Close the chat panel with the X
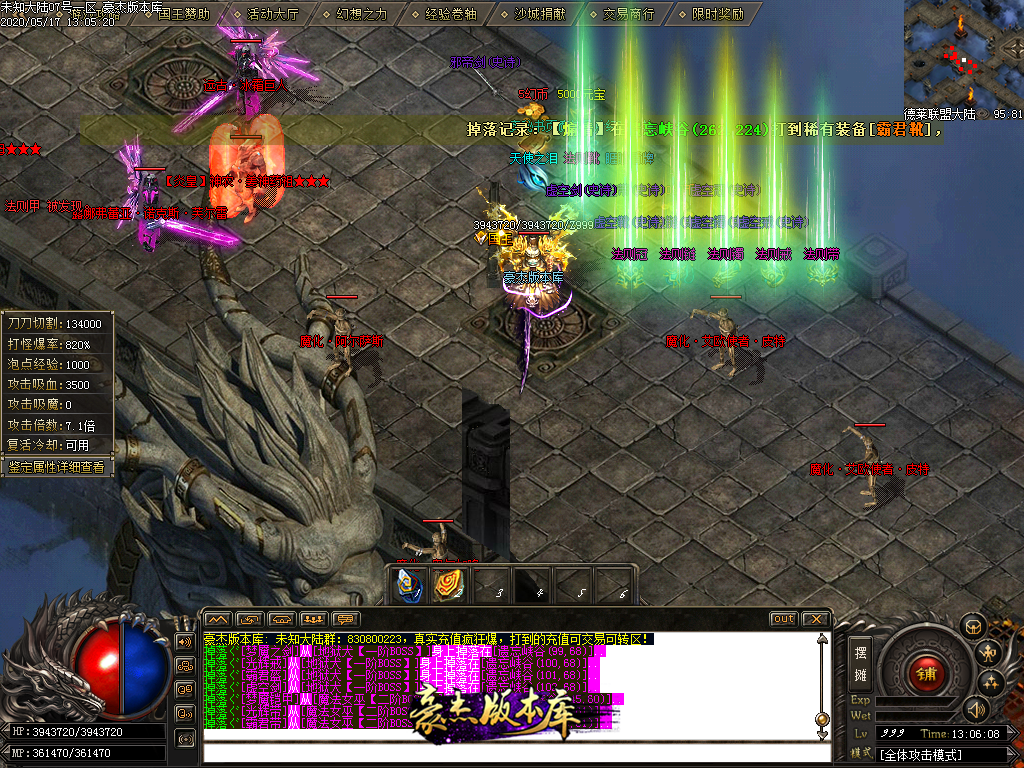The width and height of the screenshot is (1024, 768). coord(815,619)
